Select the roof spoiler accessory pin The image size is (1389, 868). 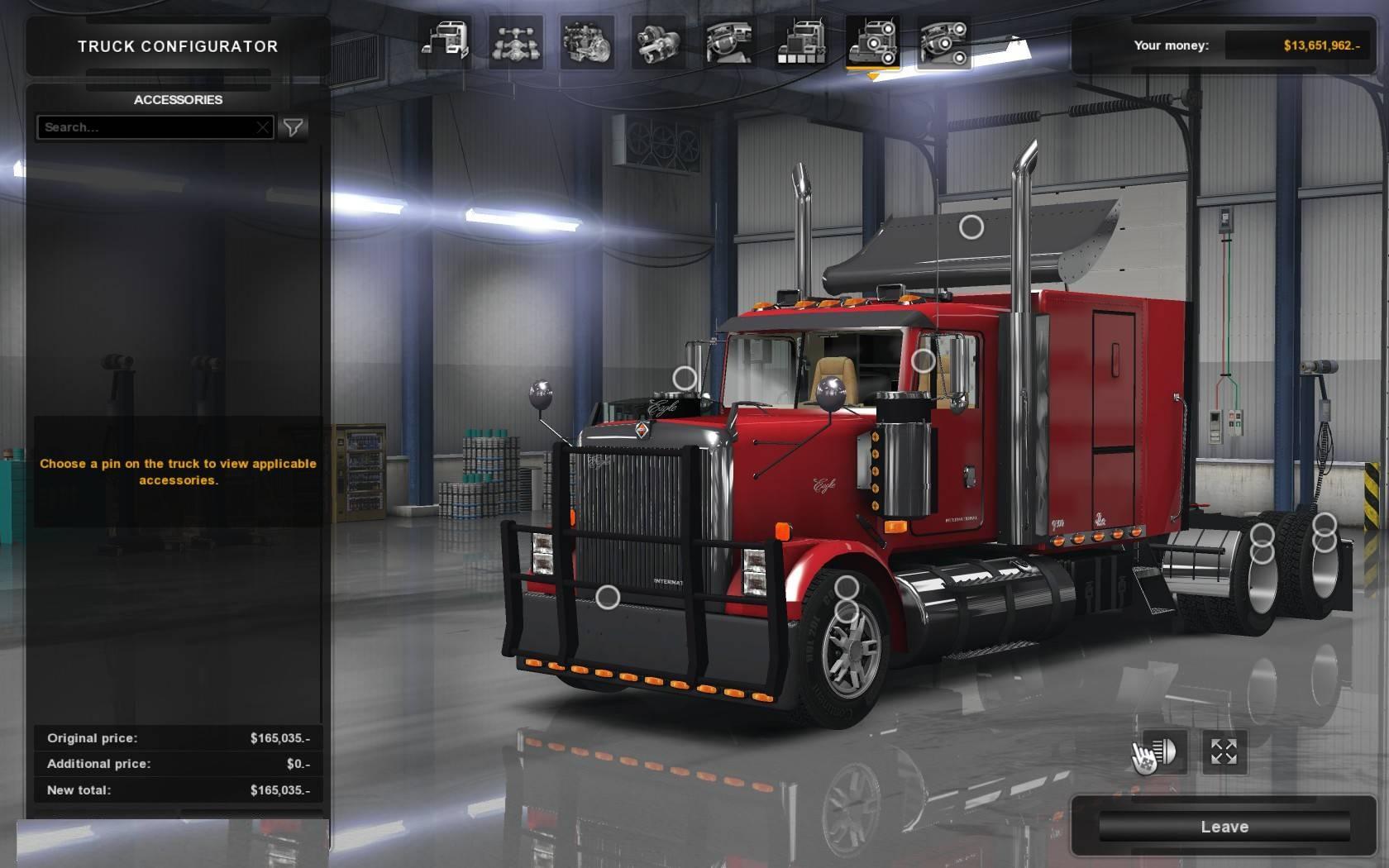point(971,227)
